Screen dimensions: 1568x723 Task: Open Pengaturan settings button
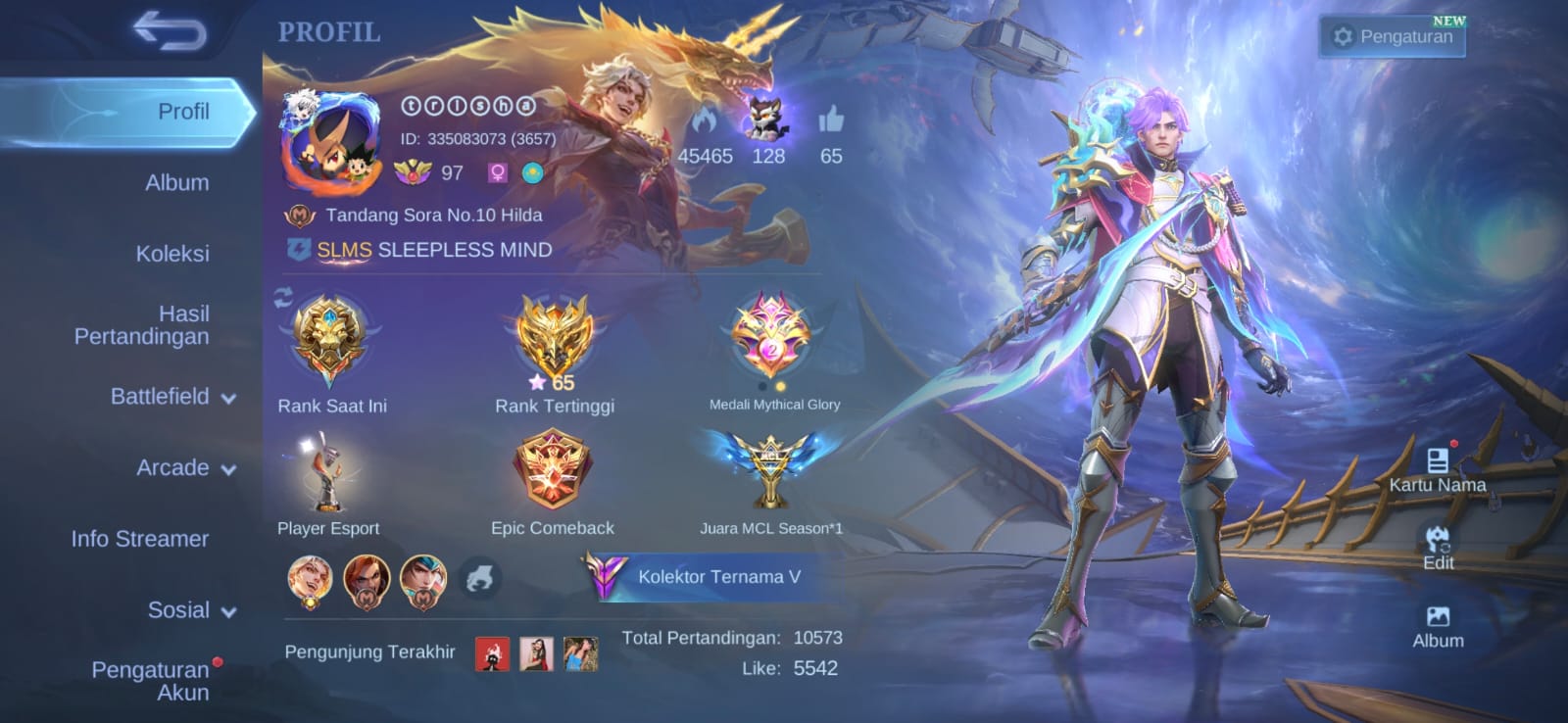click(1394, 37)
